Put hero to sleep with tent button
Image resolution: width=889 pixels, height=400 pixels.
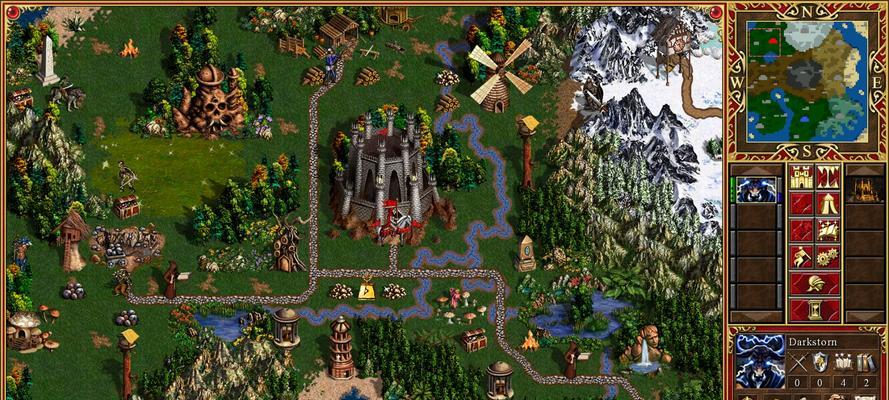click(827, 204)
